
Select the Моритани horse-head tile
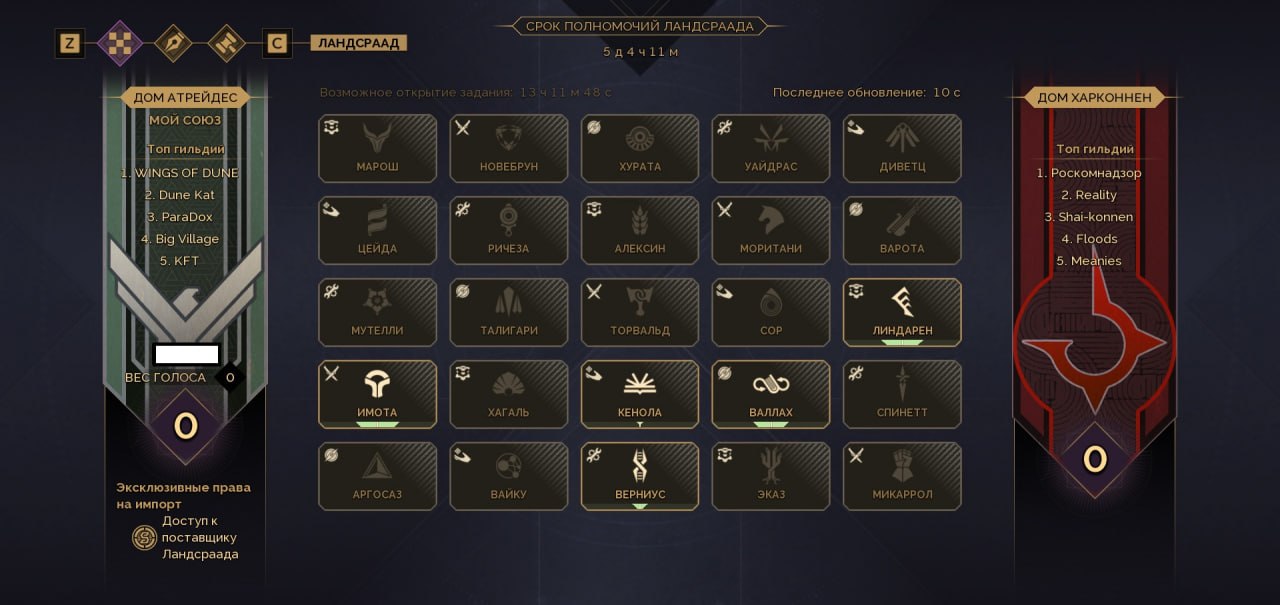click(771, 230)
